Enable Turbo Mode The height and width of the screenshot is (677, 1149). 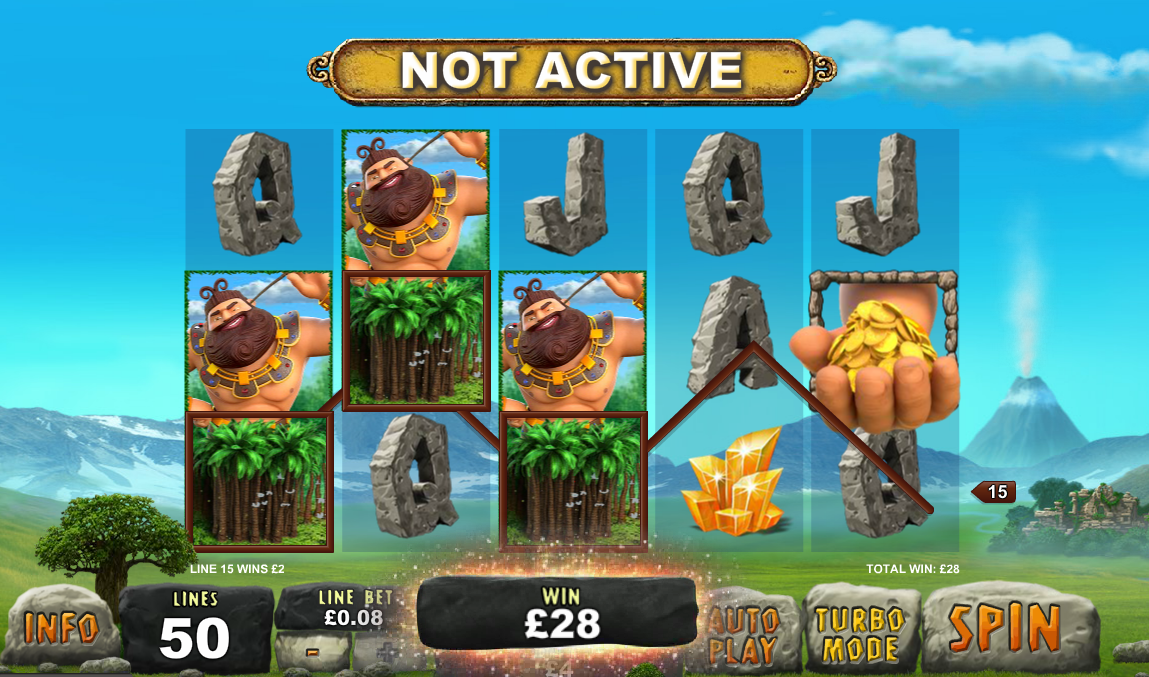[x=860, y=634]
